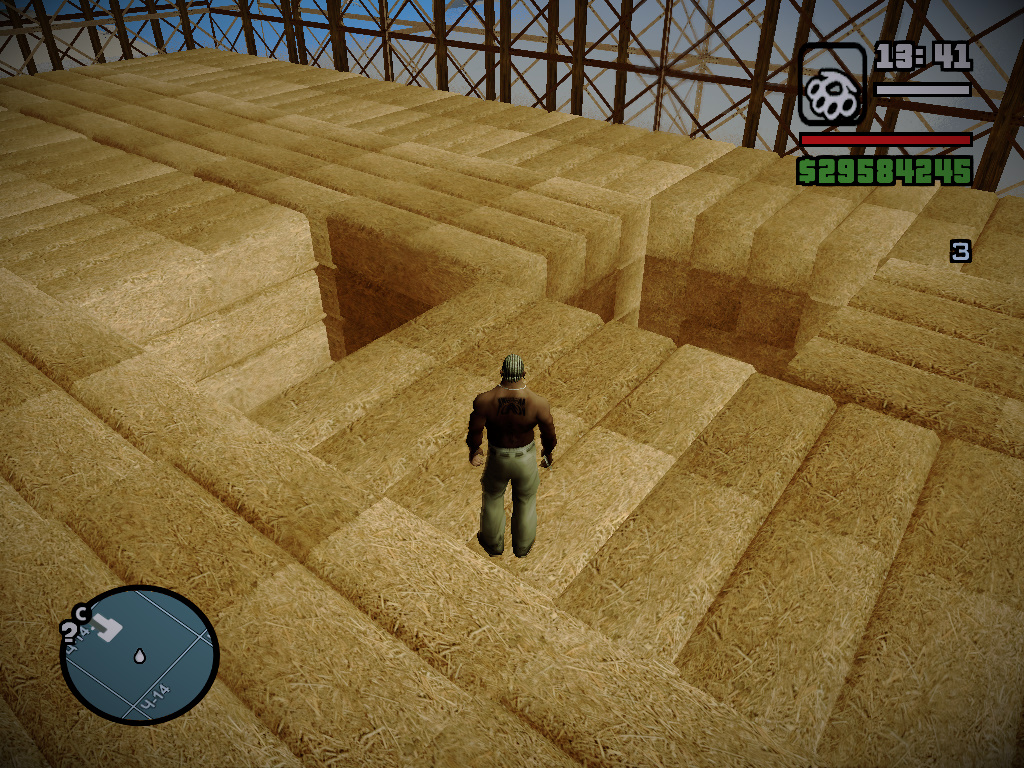Select the C blip on the radar
Screen dimensions: 1024x768
point(82,613)
